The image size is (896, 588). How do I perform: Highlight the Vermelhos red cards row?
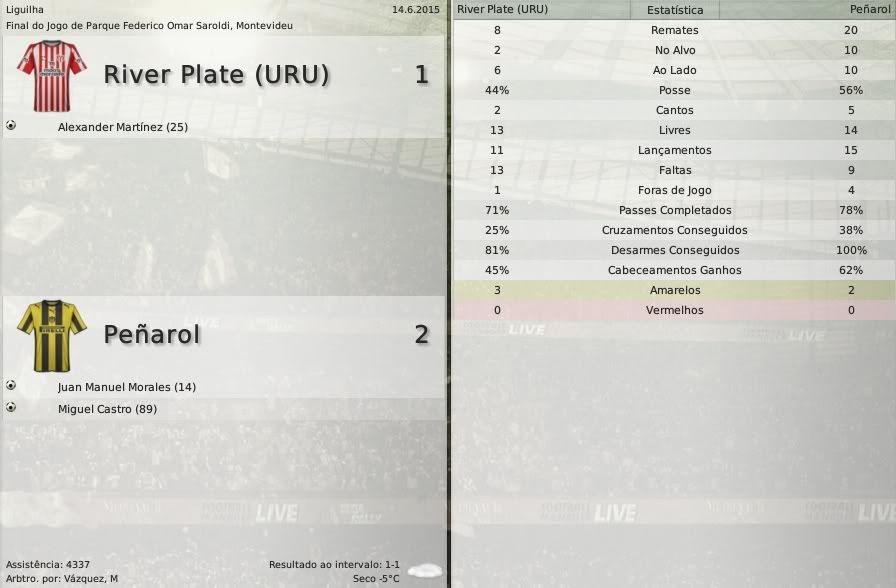pos(674,310)
